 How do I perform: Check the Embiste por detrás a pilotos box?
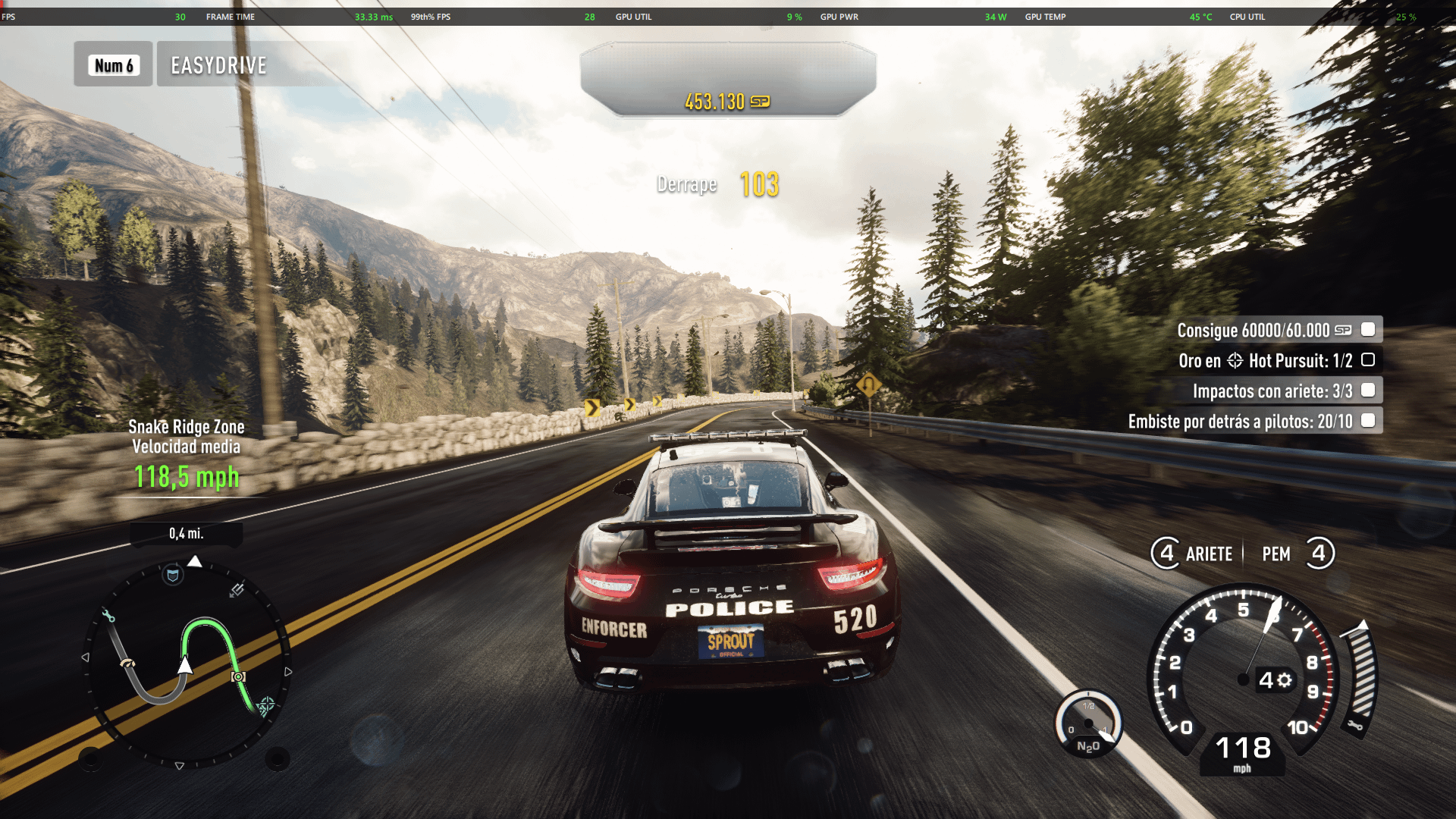click(1368, 419)
